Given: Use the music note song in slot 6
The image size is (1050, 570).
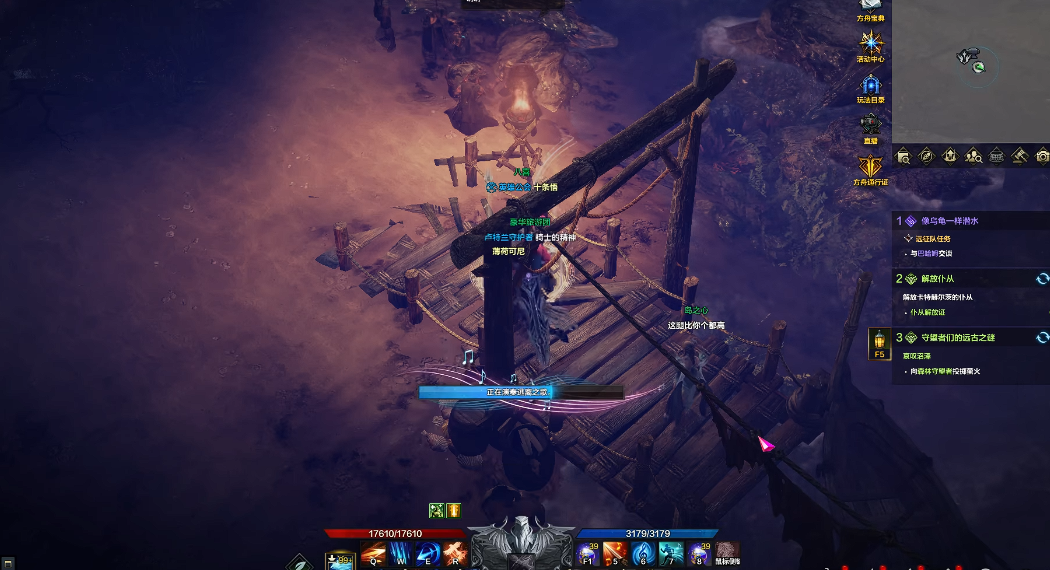Looking at the screenshot, I should [x=644, y=554].
